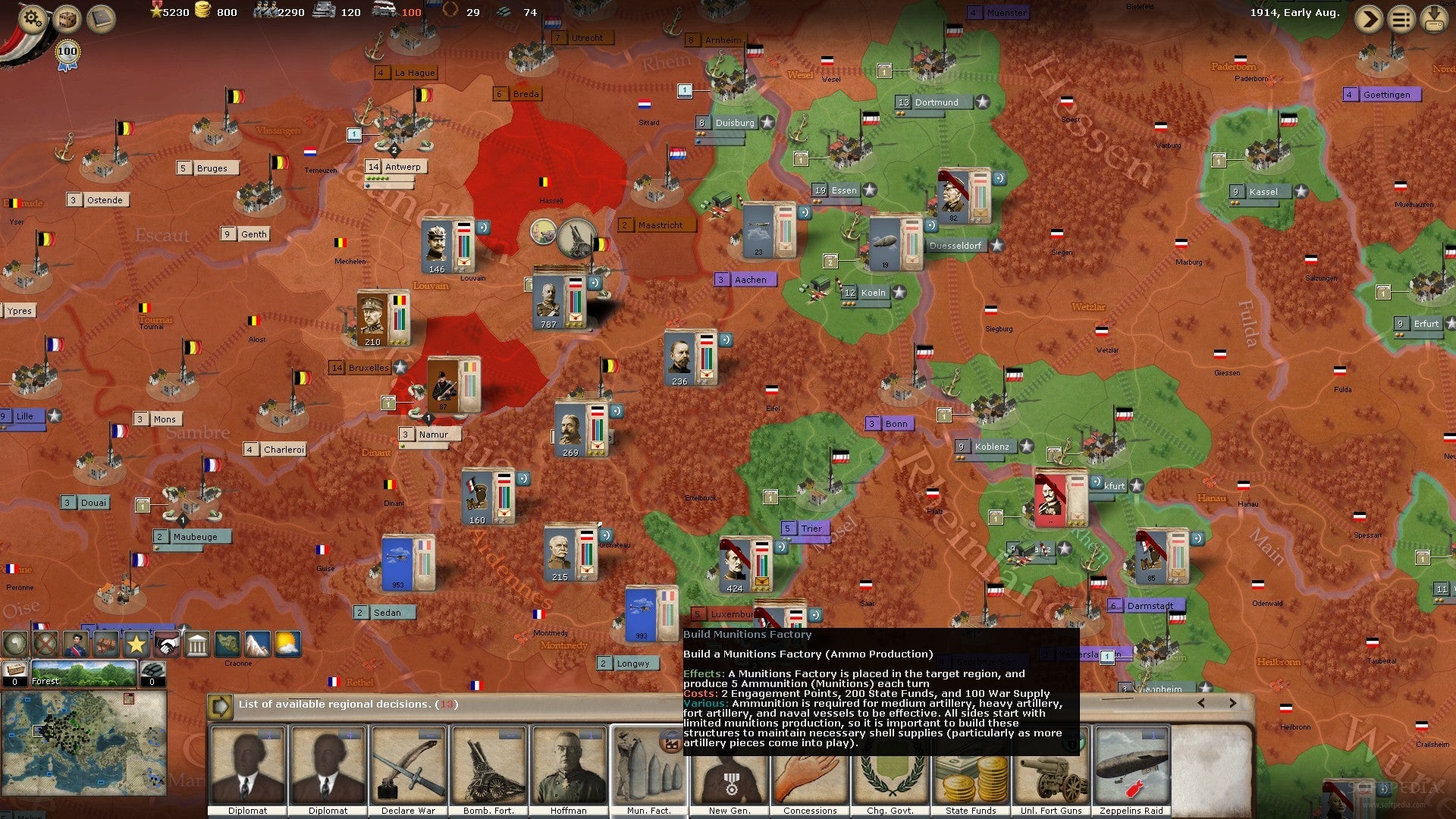Open the gear settings menu
This screenshot has height=819, width=1456.
32,18
